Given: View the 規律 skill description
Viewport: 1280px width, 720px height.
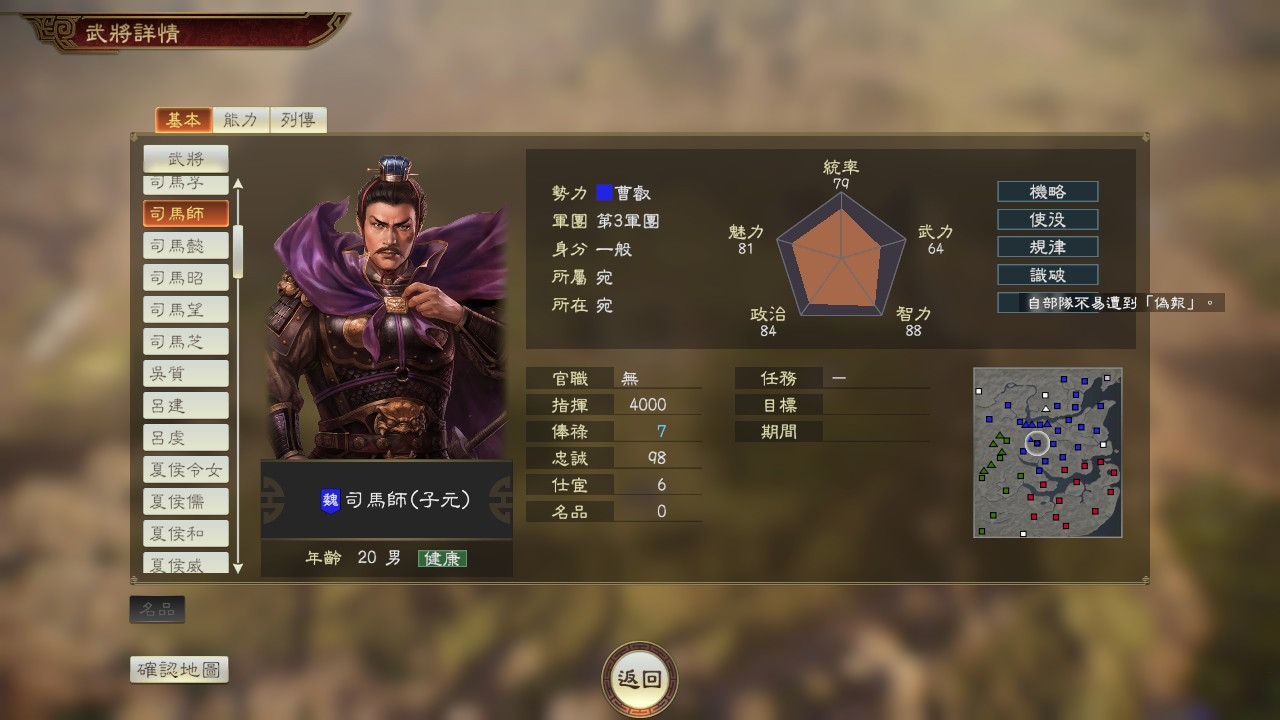Looking at the screenshot, I should click(1047, 247).
